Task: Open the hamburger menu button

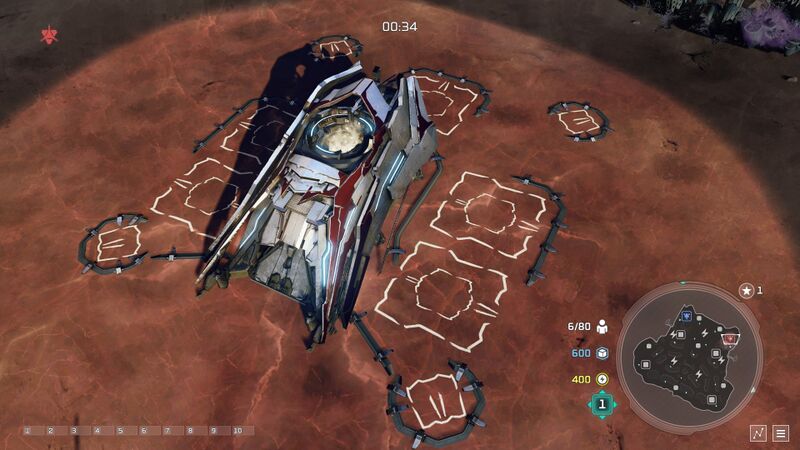Action: [781, 432]
